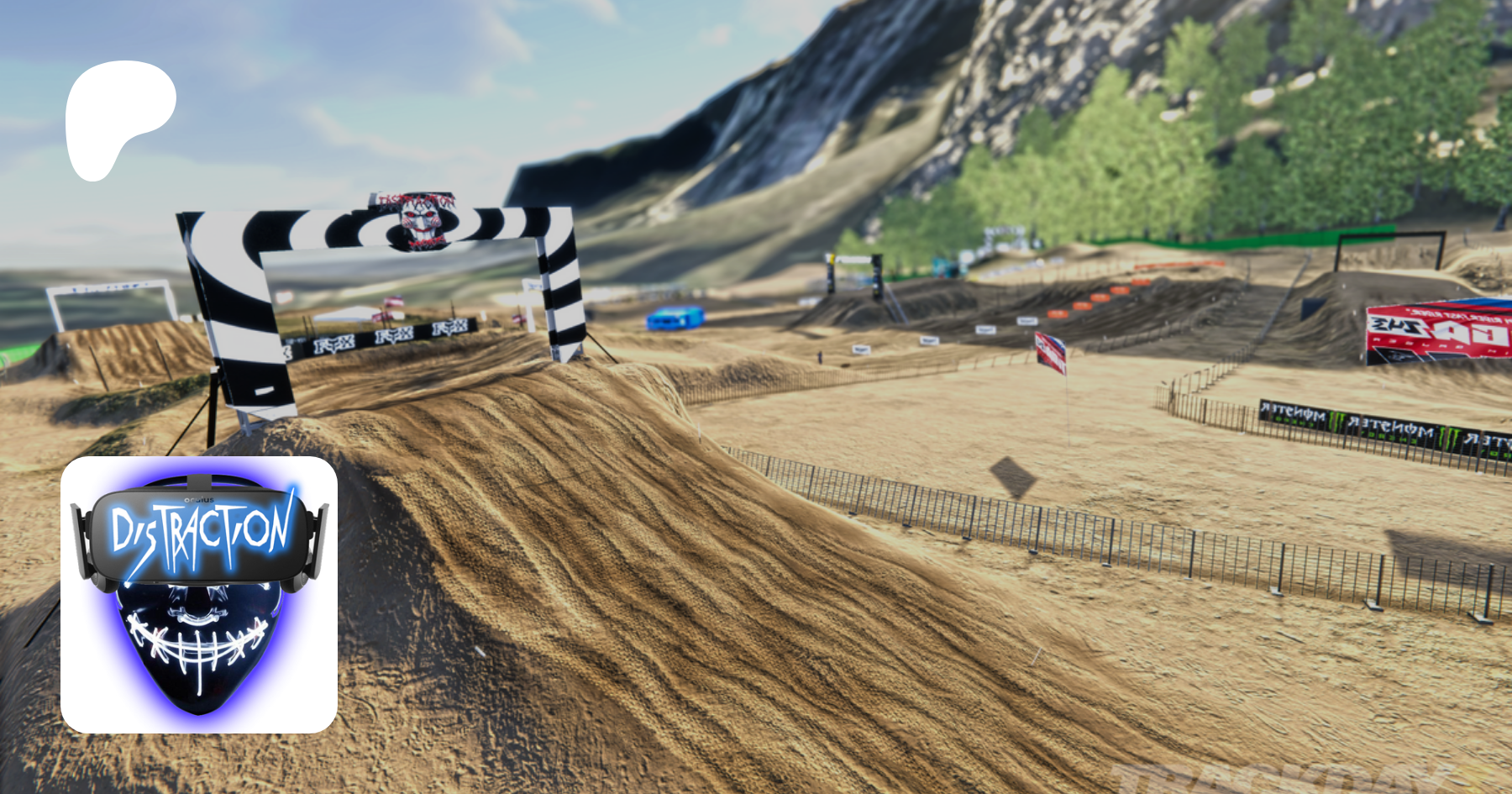The image size is (1512, 794).
Task: Open the Distraction creator avatar thumbnail
Action: tap(199, 594)
